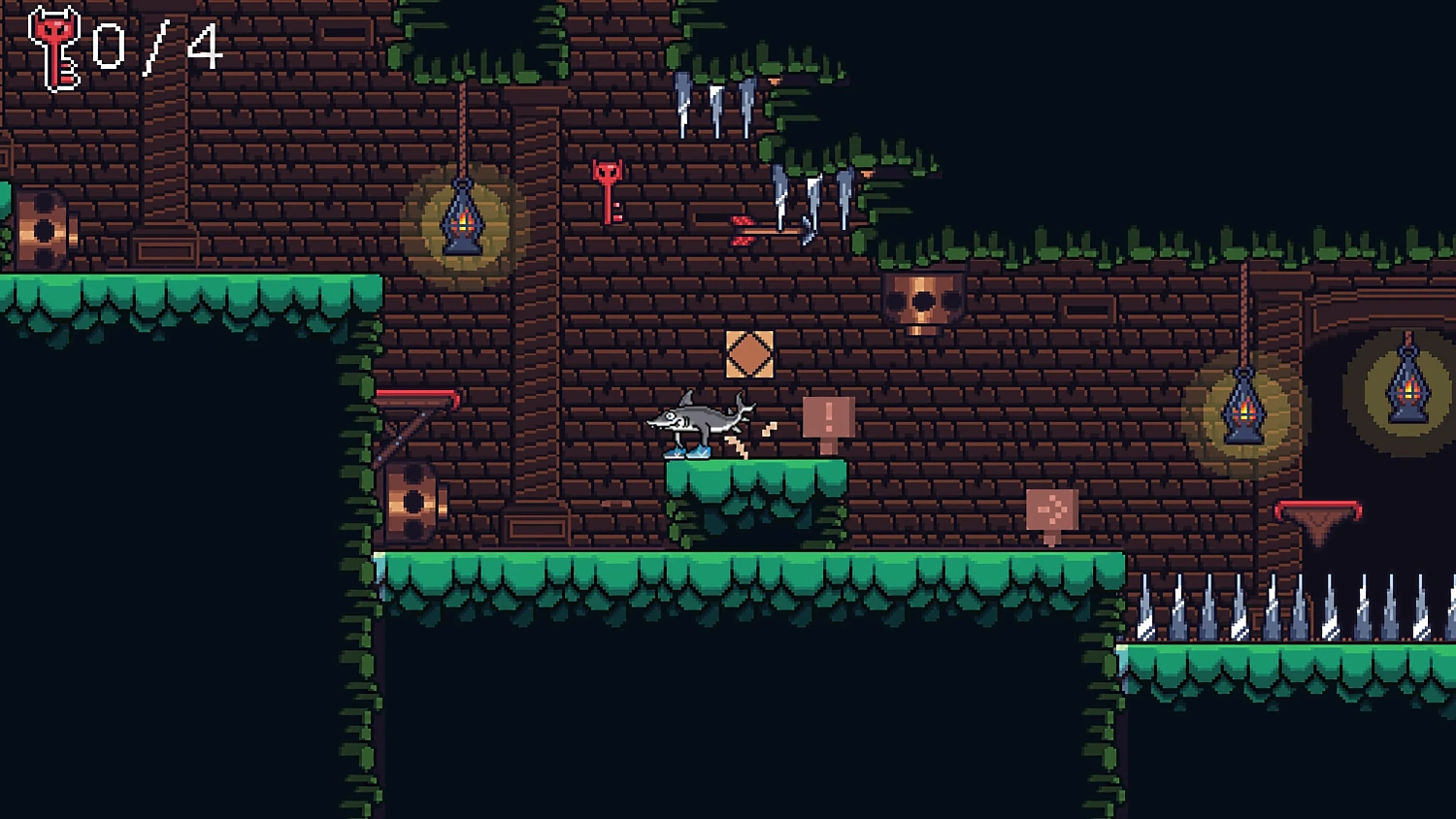Image resolution: width=1456 pixels, height=819 pixels.
Task: Toggle the skull switch below the left lever
Action: click(417, 502)
